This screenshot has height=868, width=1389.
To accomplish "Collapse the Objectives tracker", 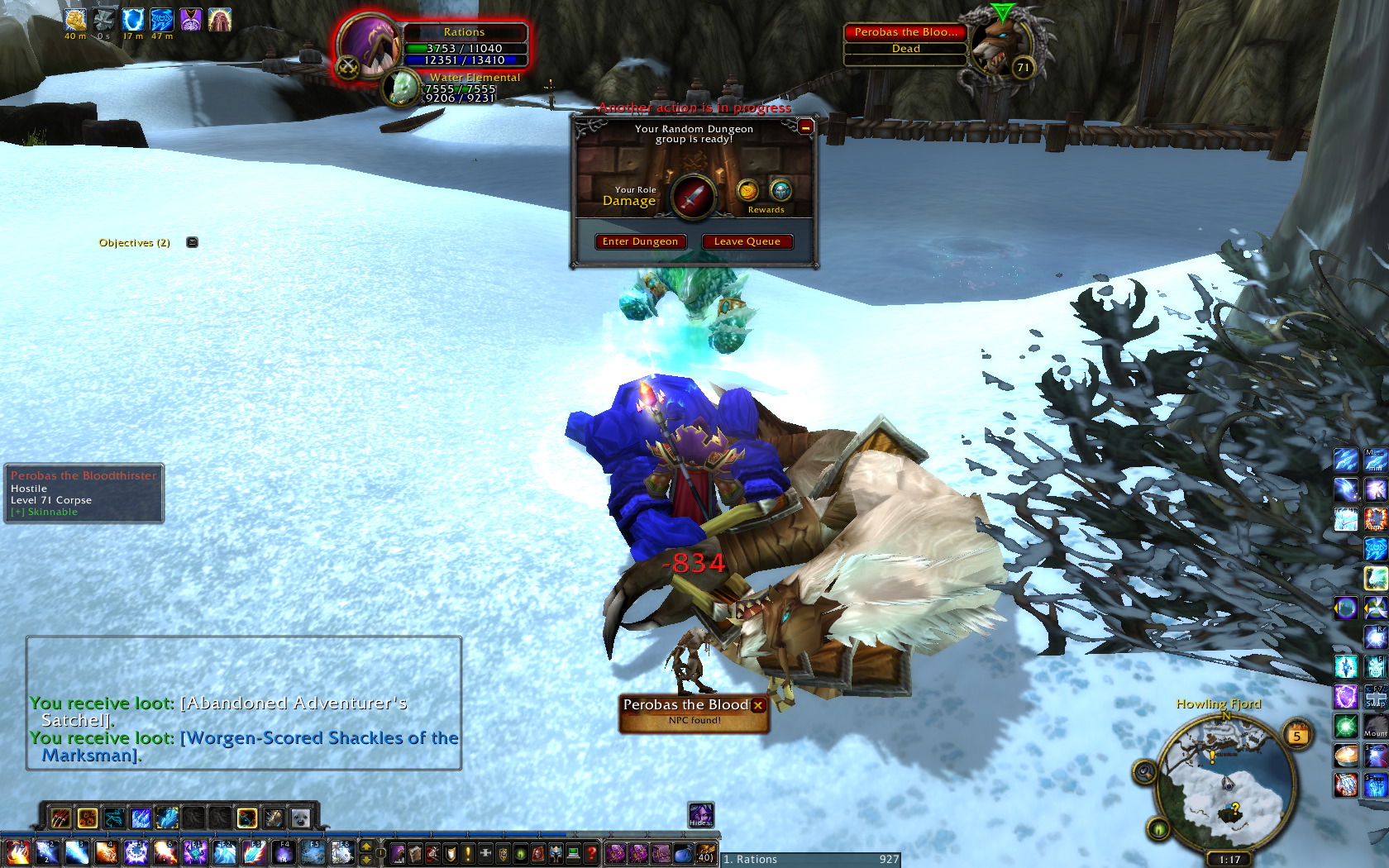I will [x=192, y=242].
